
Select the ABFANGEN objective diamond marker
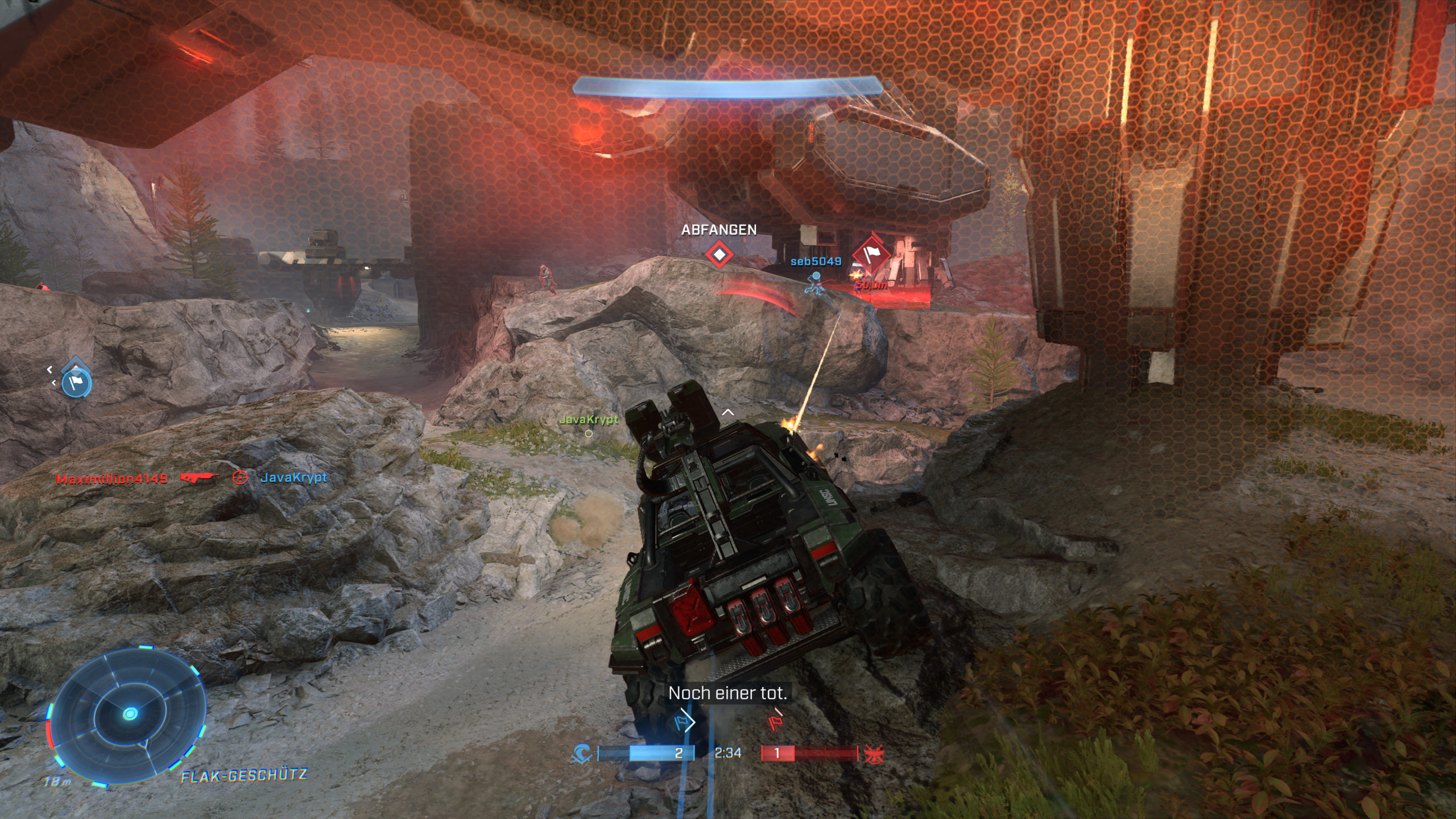click(x=719, y=254)
